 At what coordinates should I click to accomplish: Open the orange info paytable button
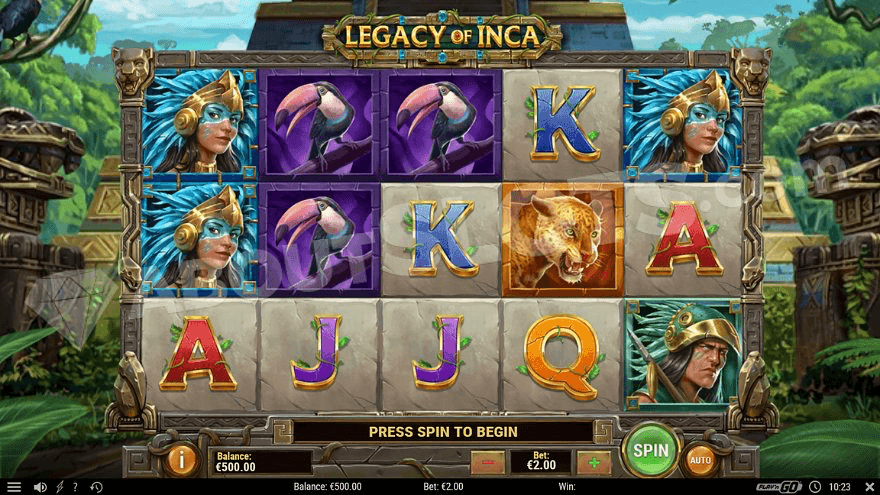[182, 460]
